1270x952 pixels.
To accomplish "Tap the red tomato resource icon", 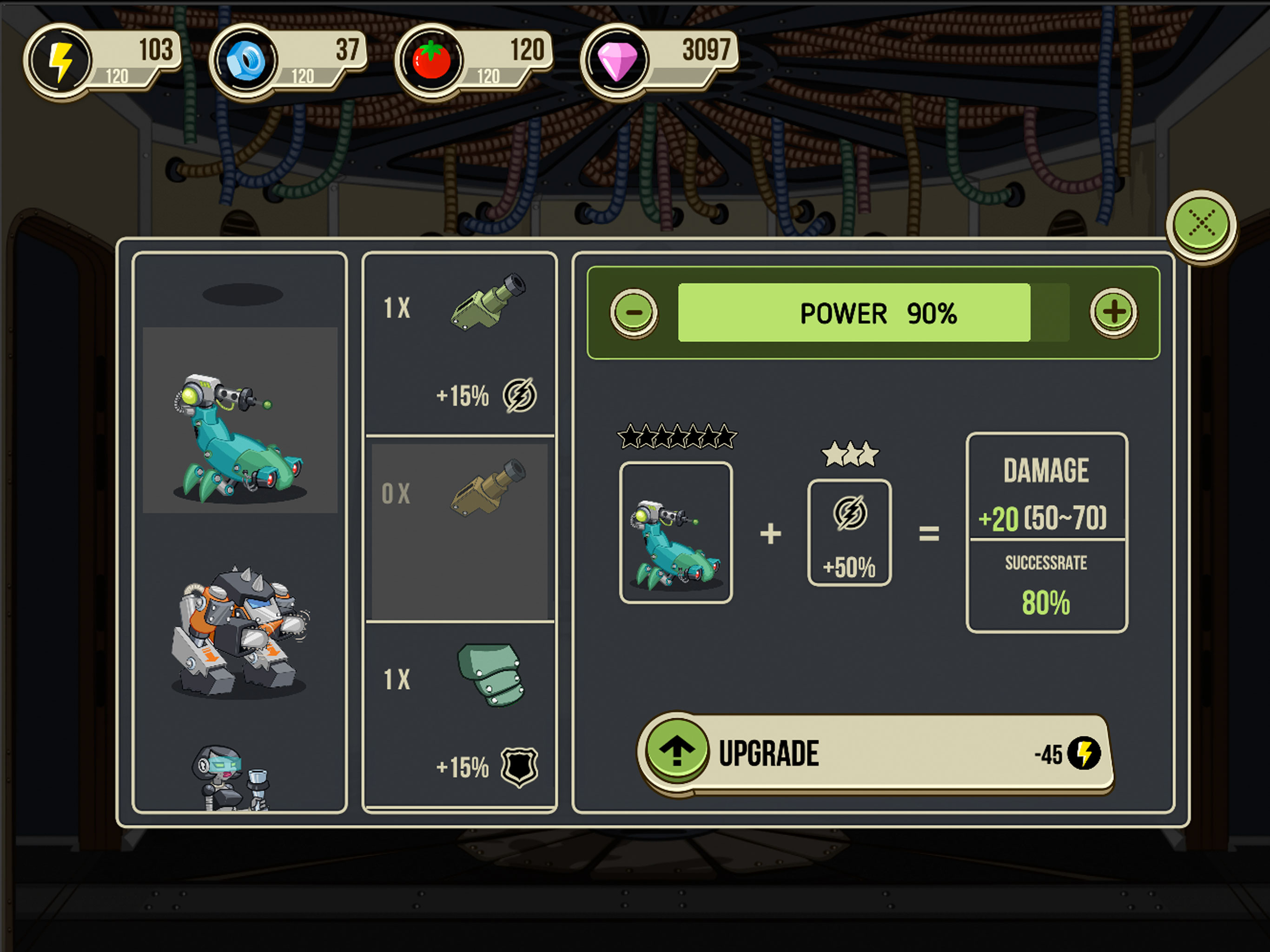I will click(431, 61).
